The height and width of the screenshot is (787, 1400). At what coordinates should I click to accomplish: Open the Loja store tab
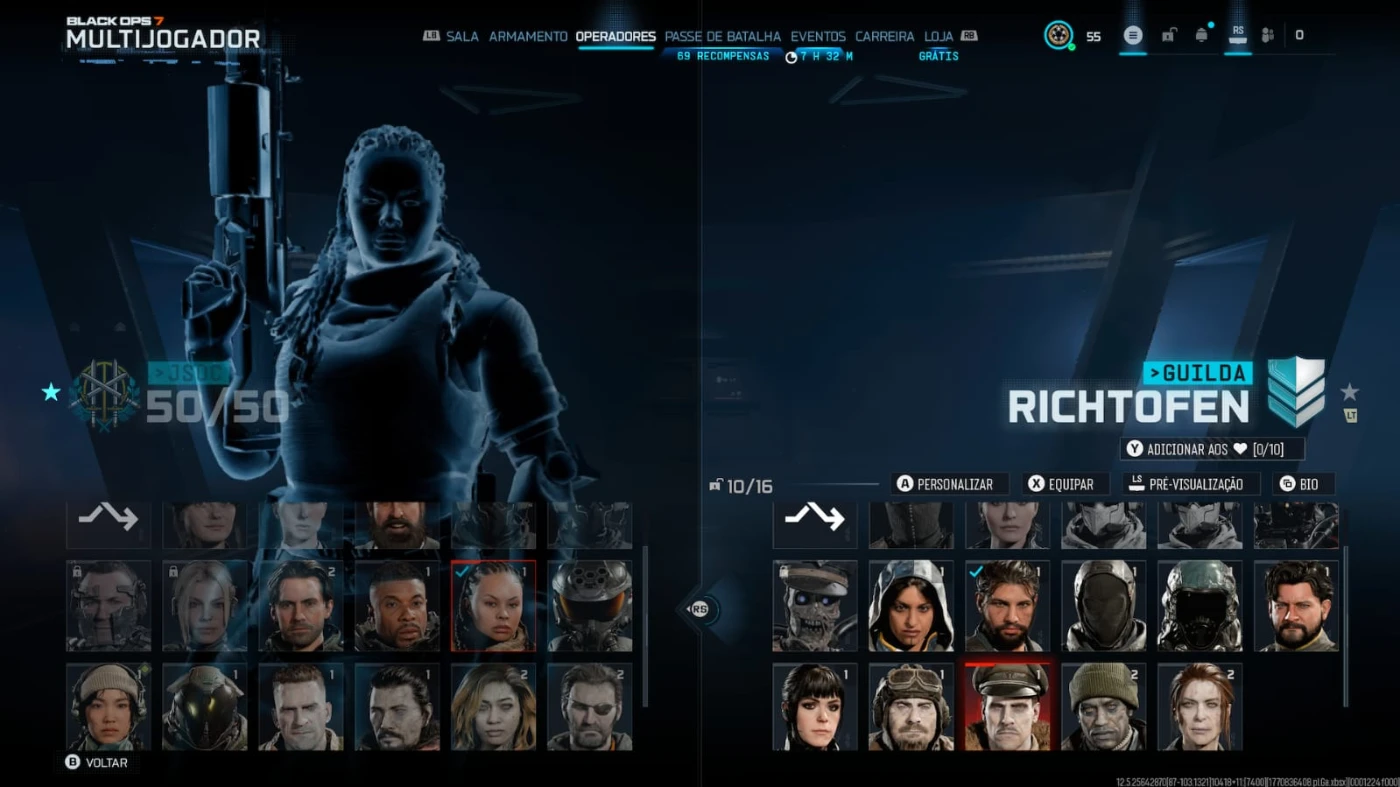938,36
